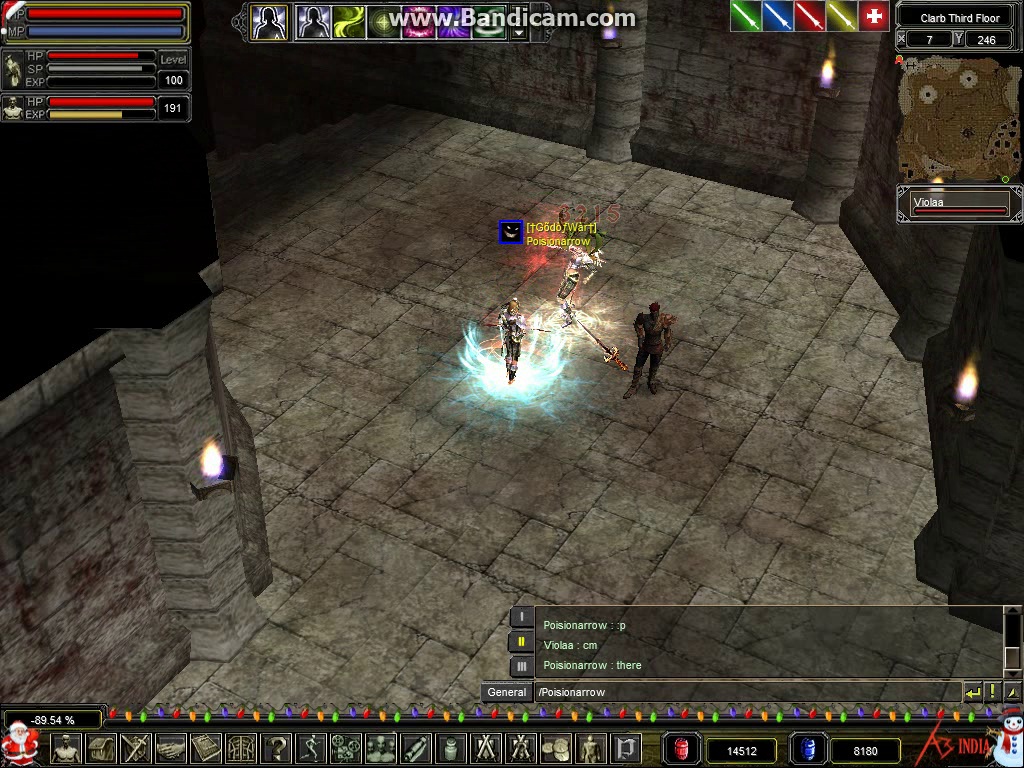Select the Violaa target frame

tap(960, 204)
